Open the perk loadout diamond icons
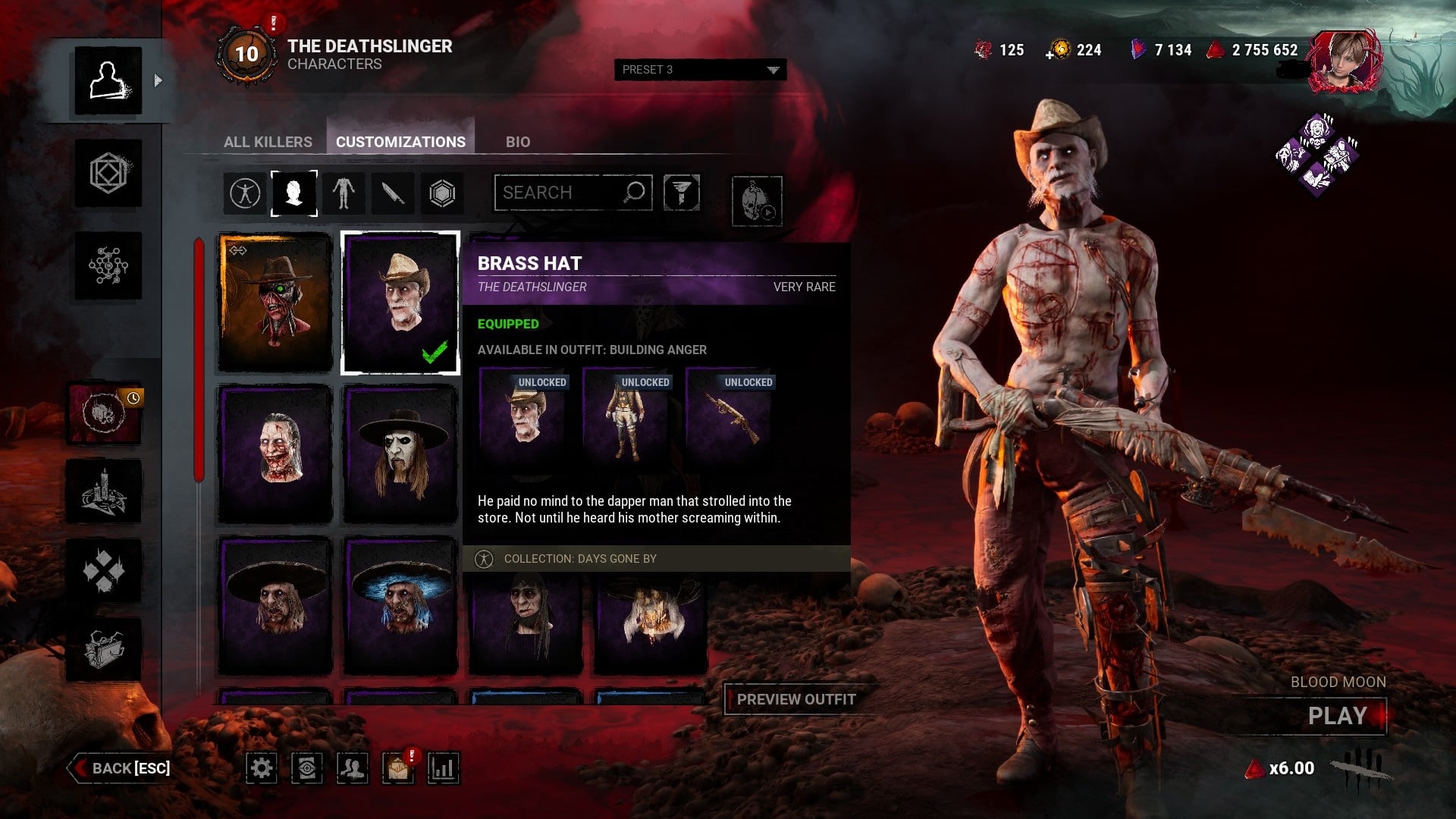The height and width of the screenshot is (819, 1456). click(x=1317, y=155)
